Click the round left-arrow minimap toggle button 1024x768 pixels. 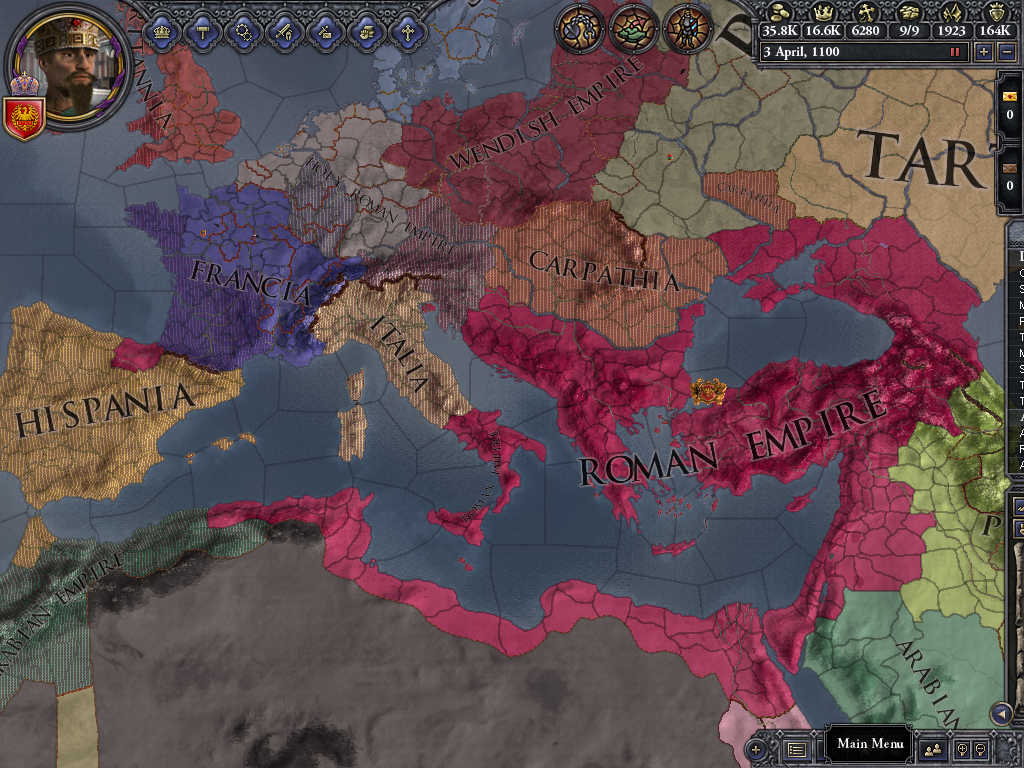pos(1001,713)
